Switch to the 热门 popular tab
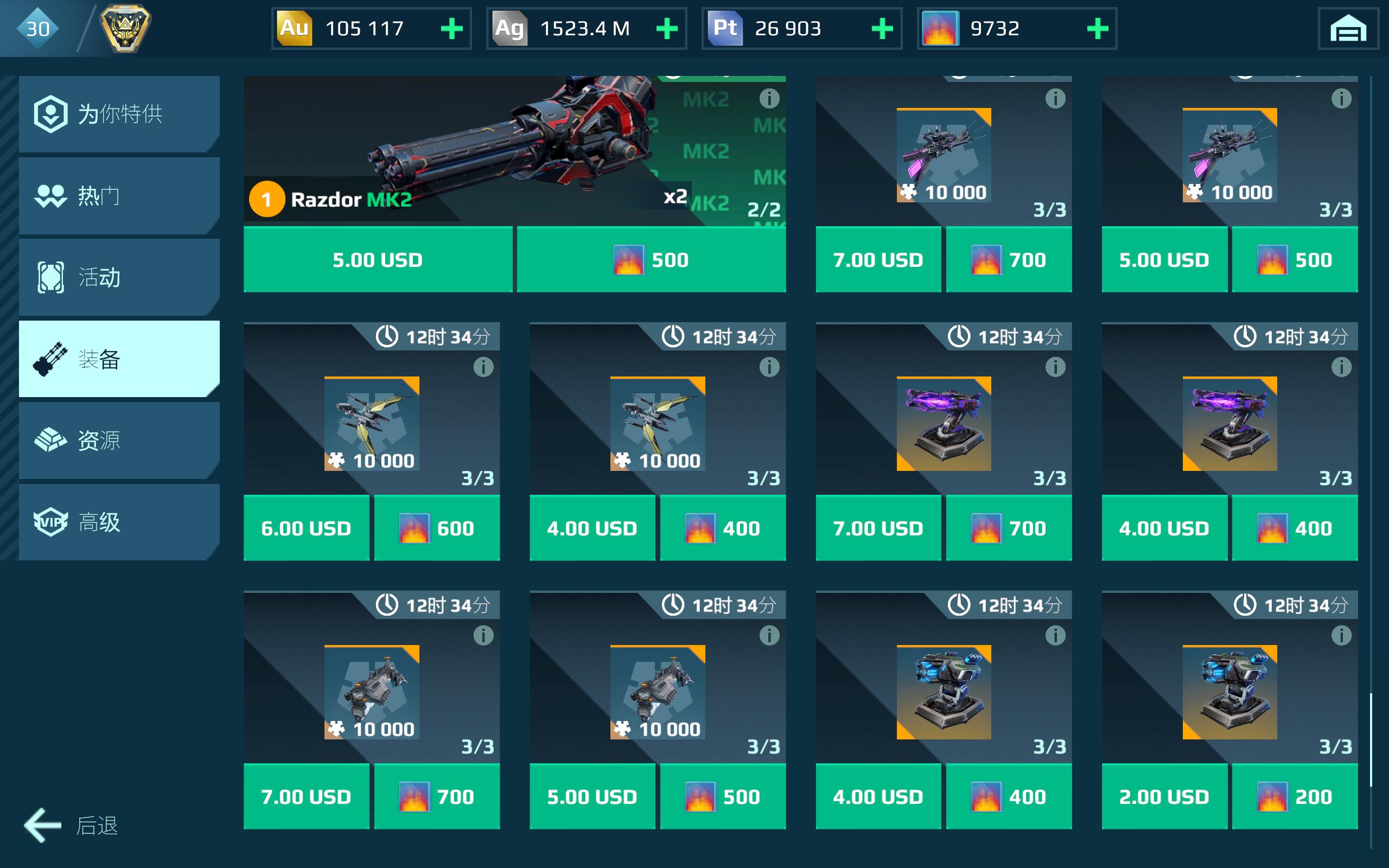Screen dimensions: 1389x868 click(119, 196)
